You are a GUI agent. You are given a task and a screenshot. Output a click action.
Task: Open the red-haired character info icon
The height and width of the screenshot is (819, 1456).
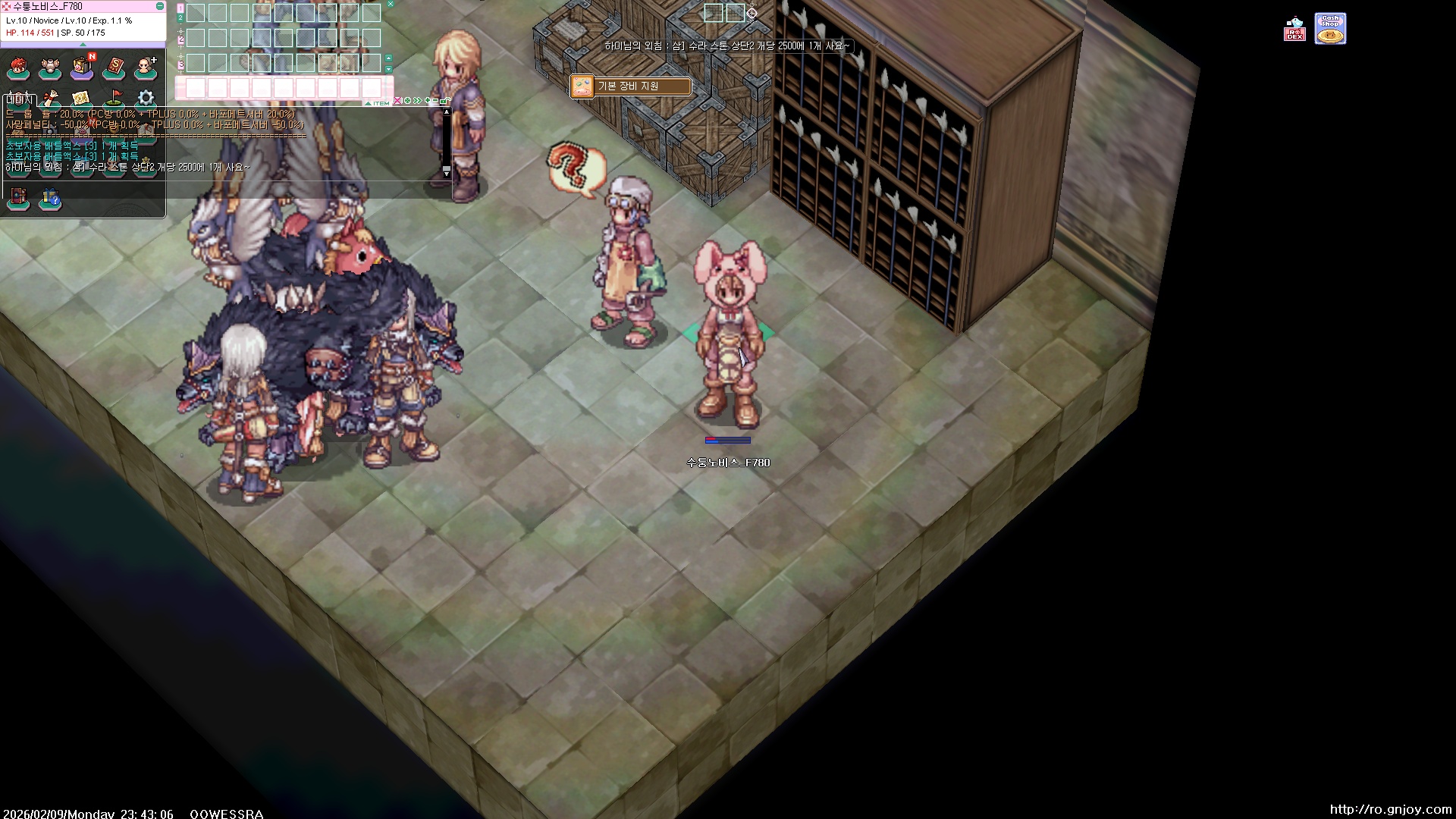(x=18, y=69)
